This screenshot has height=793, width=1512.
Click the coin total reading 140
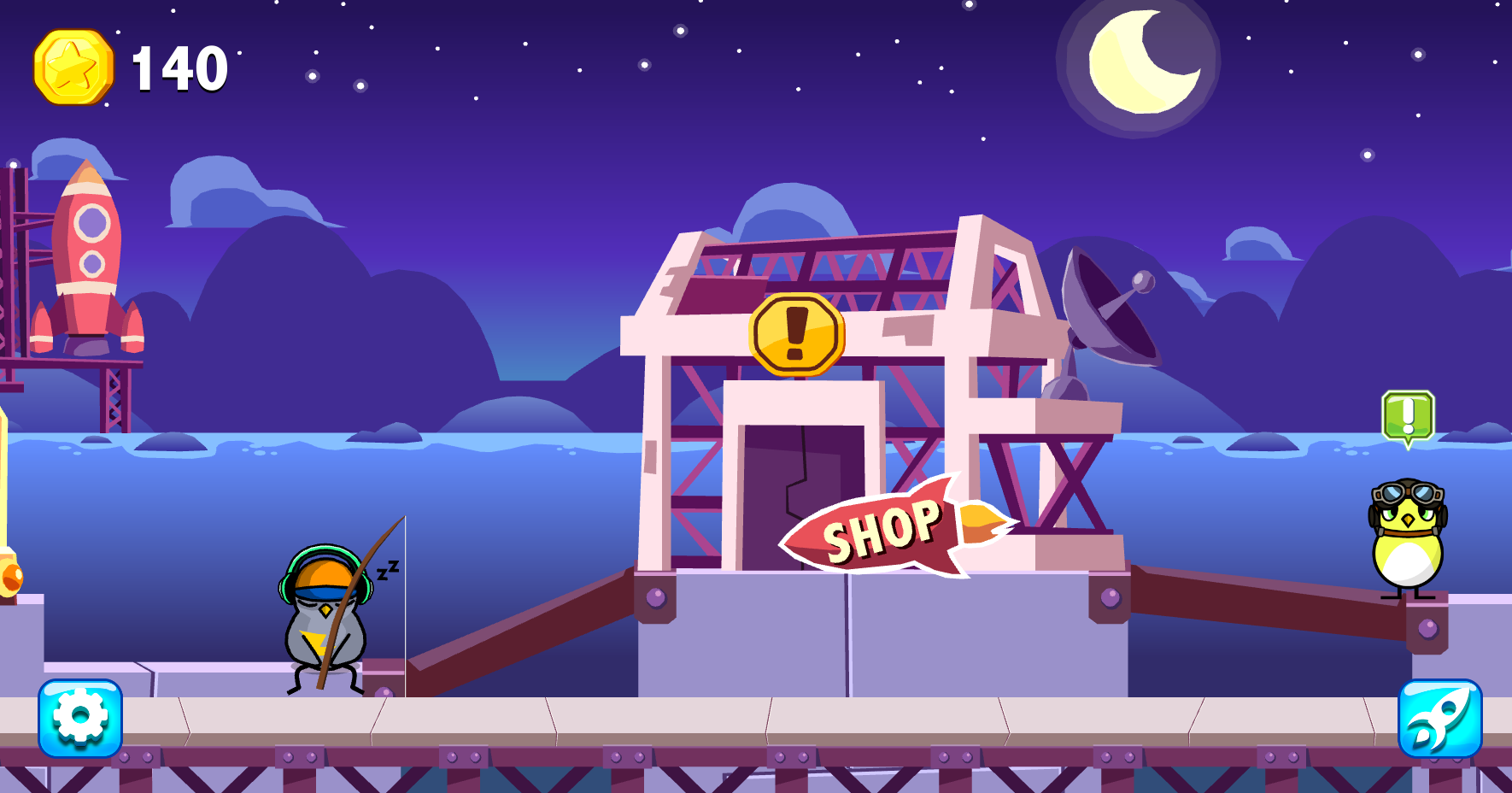(175, 68)
